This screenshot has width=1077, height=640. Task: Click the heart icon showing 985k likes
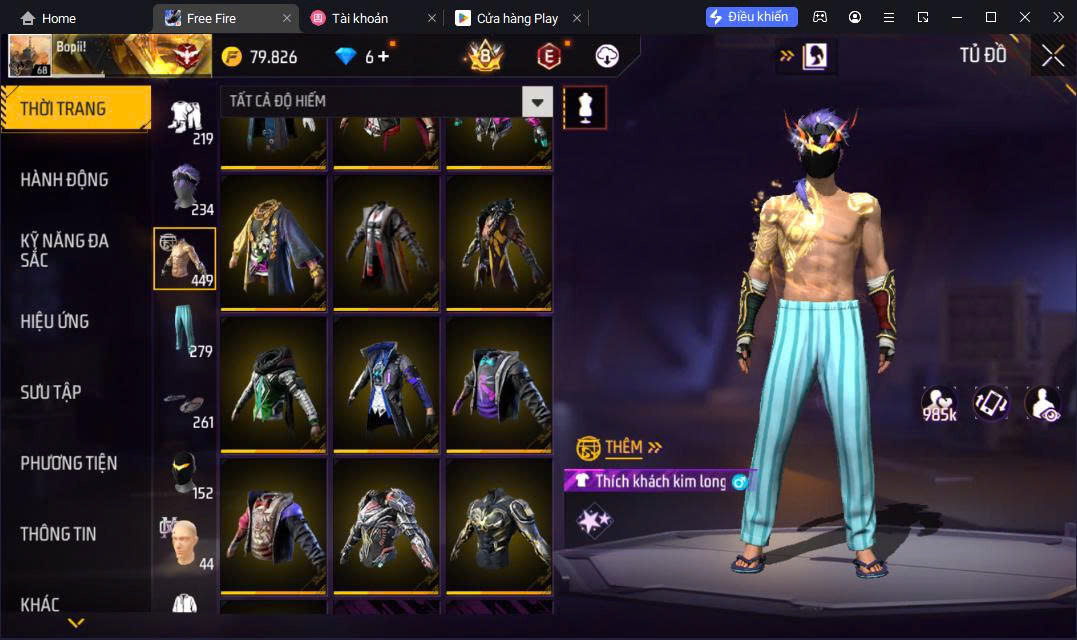pos(939,403)
